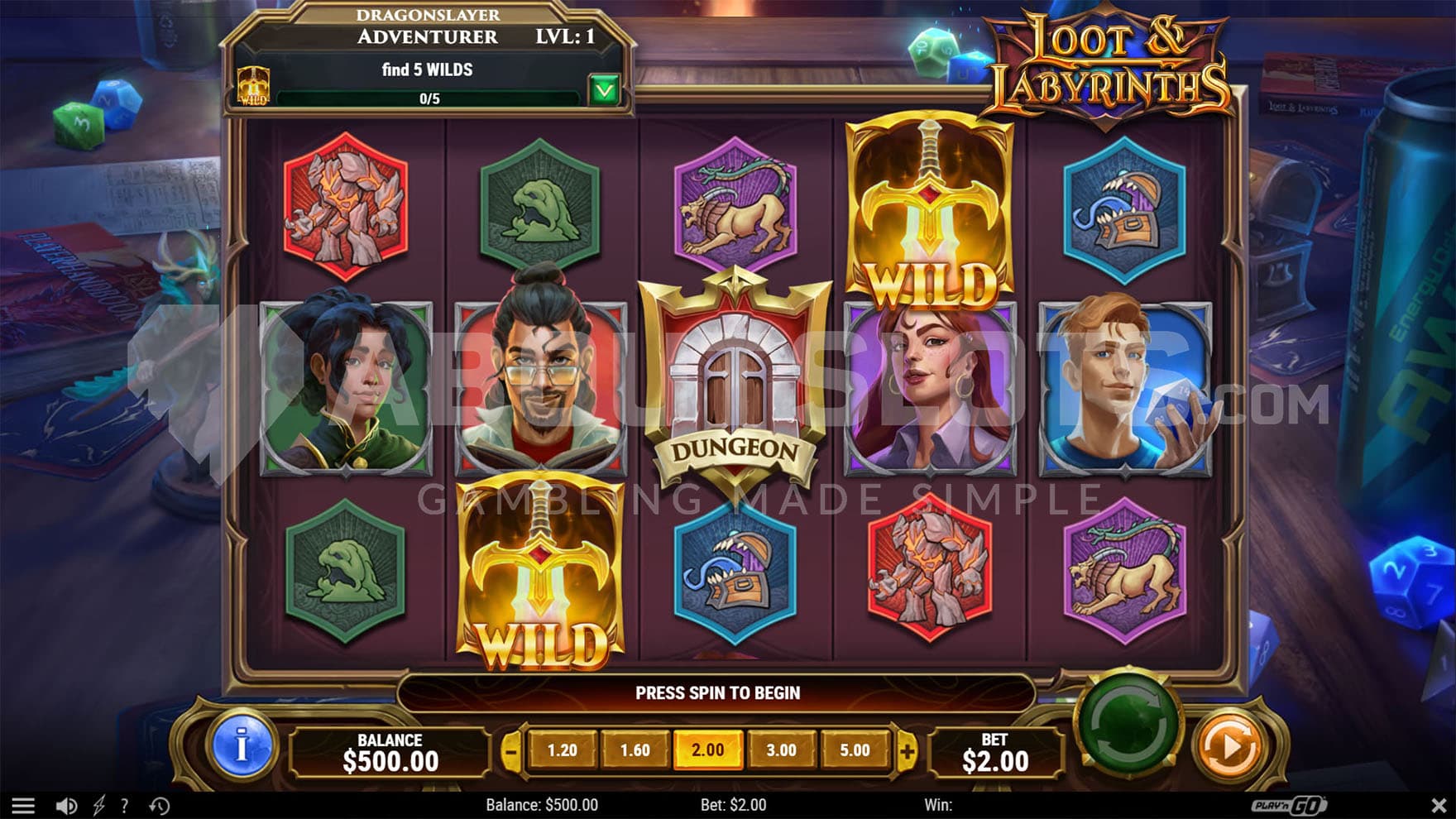1456x819 pixels.
Task: Increase the bet with the plus button
Action: [908, 751]
